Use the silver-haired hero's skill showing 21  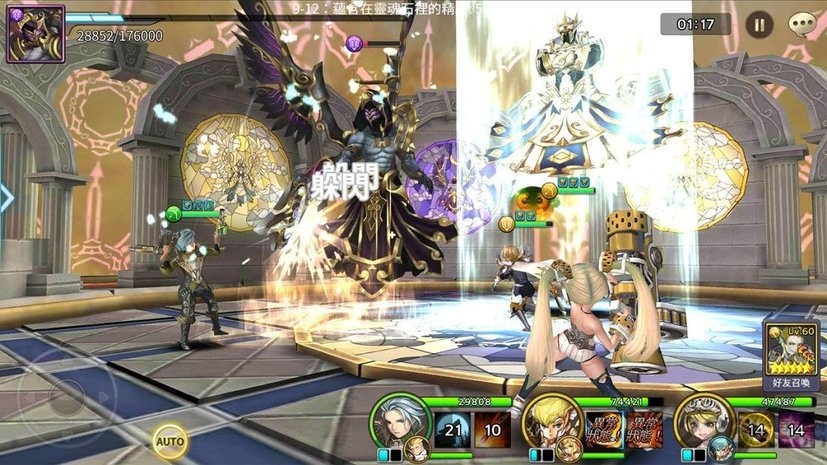[x=454, y=430]
